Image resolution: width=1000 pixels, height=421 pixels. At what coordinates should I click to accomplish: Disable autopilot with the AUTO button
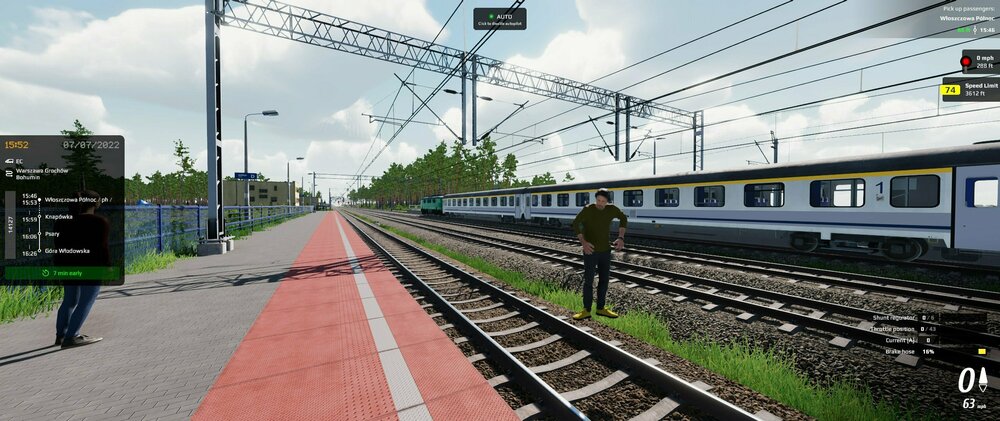499,18
